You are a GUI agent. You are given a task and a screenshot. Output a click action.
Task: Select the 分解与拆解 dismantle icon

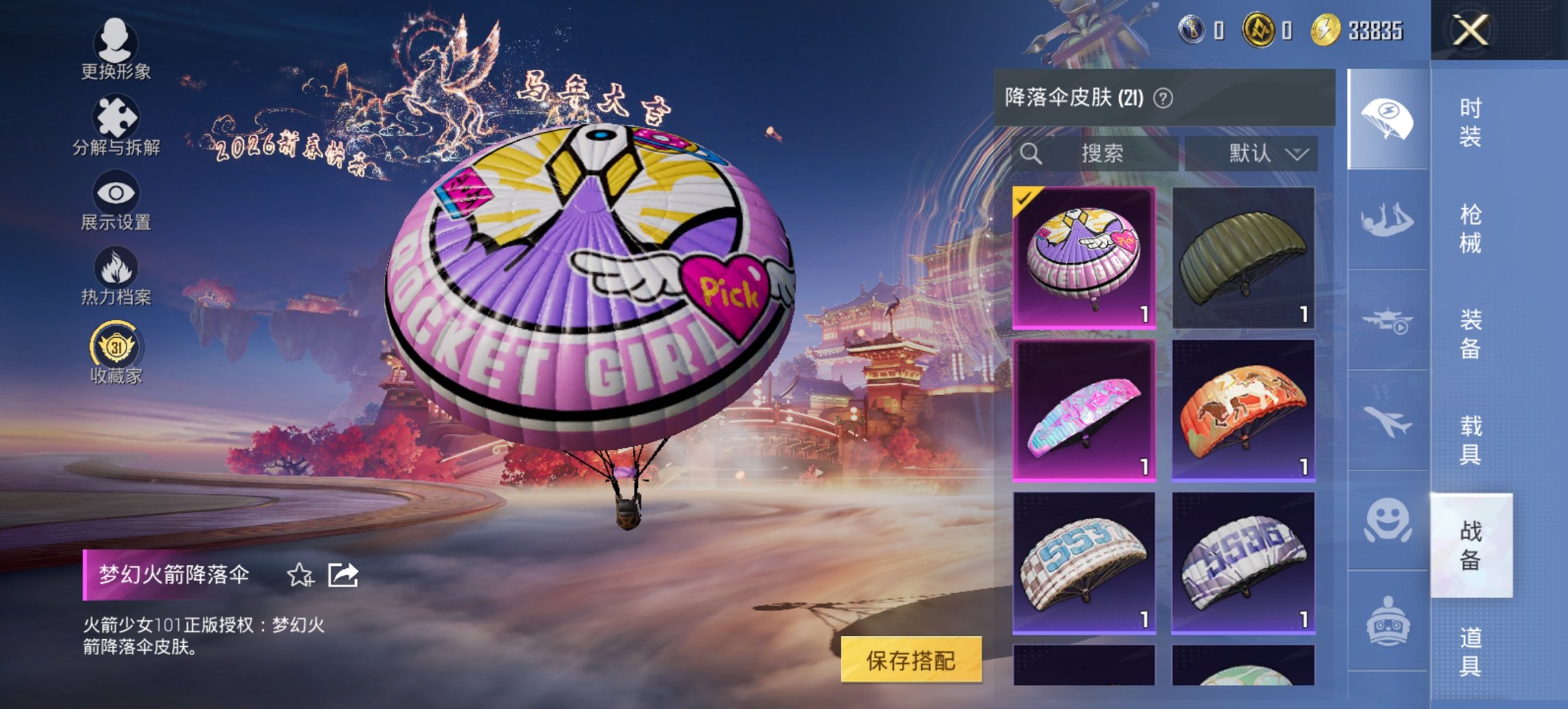tap(116, 115)
